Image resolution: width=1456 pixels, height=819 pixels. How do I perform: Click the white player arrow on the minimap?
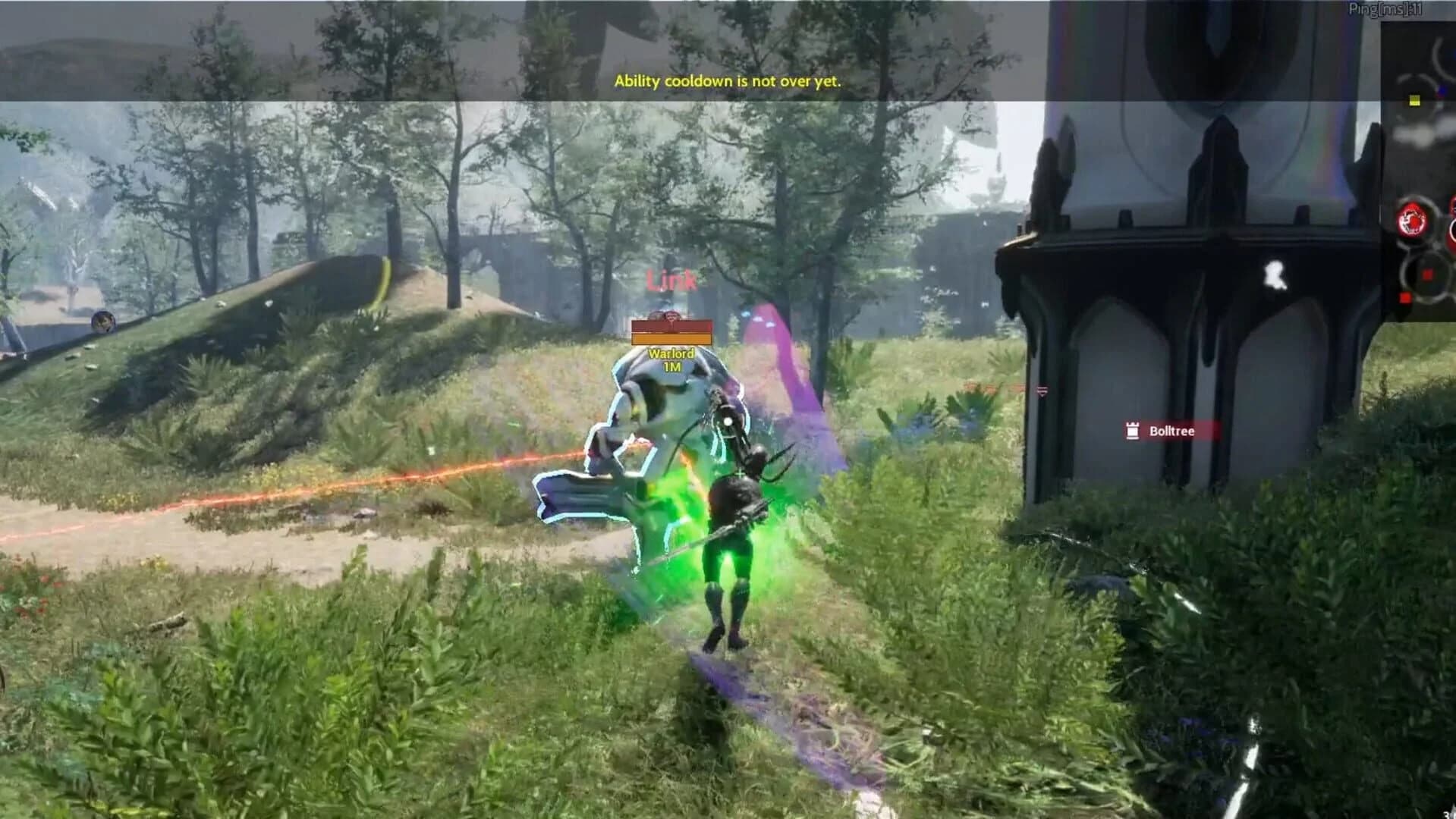coord(1420,136)
